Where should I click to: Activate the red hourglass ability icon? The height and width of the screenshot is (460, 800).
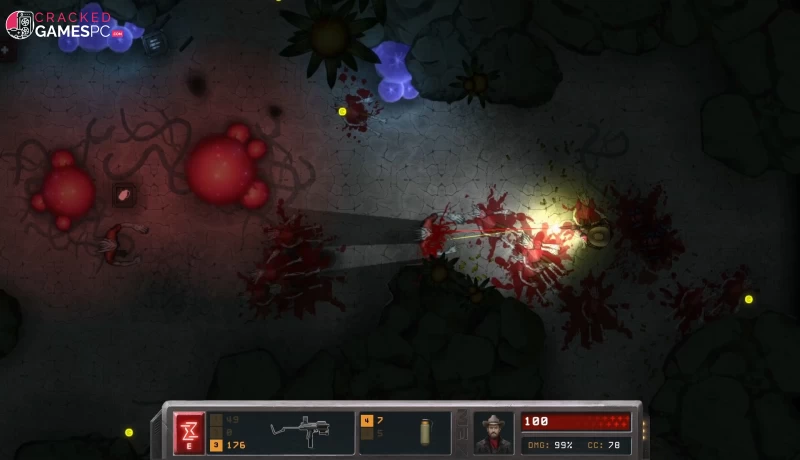[189, 432]
